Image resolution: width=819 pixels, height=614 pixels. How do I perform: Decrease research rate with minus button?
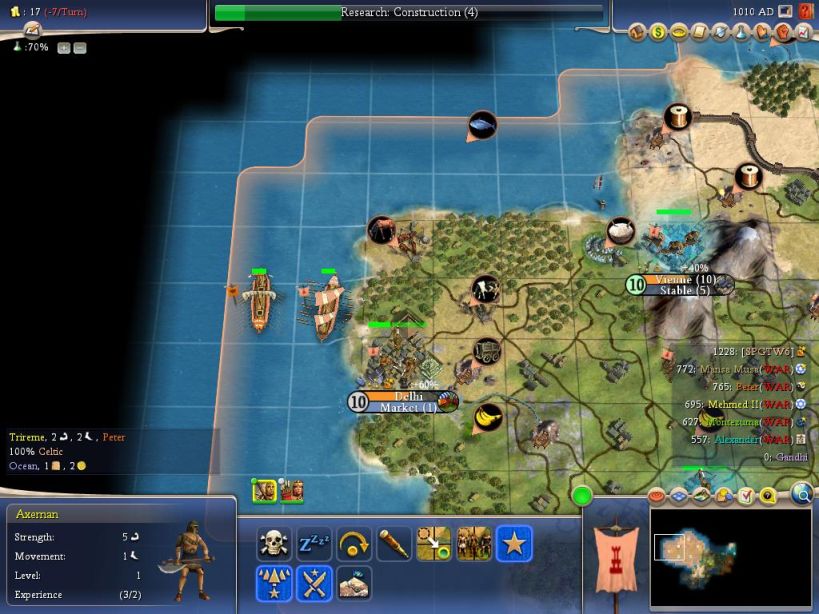click(80, 48)
